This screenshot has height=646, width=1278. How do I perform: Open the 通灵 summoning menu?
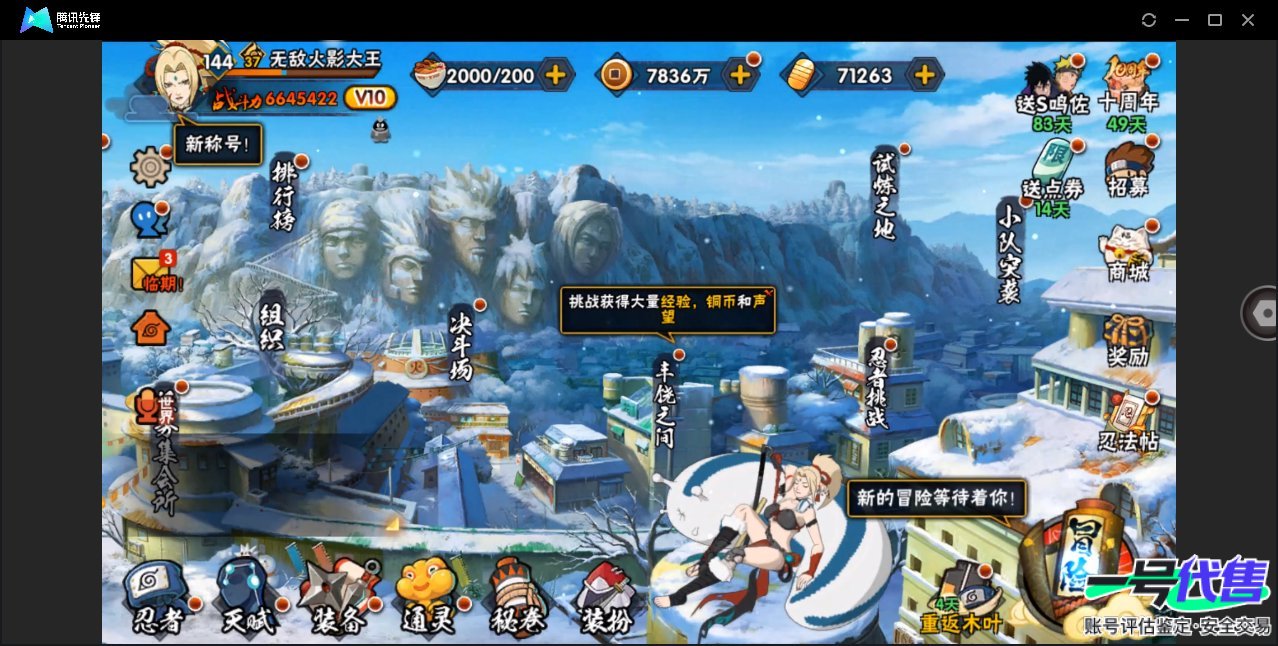[427, 598]
